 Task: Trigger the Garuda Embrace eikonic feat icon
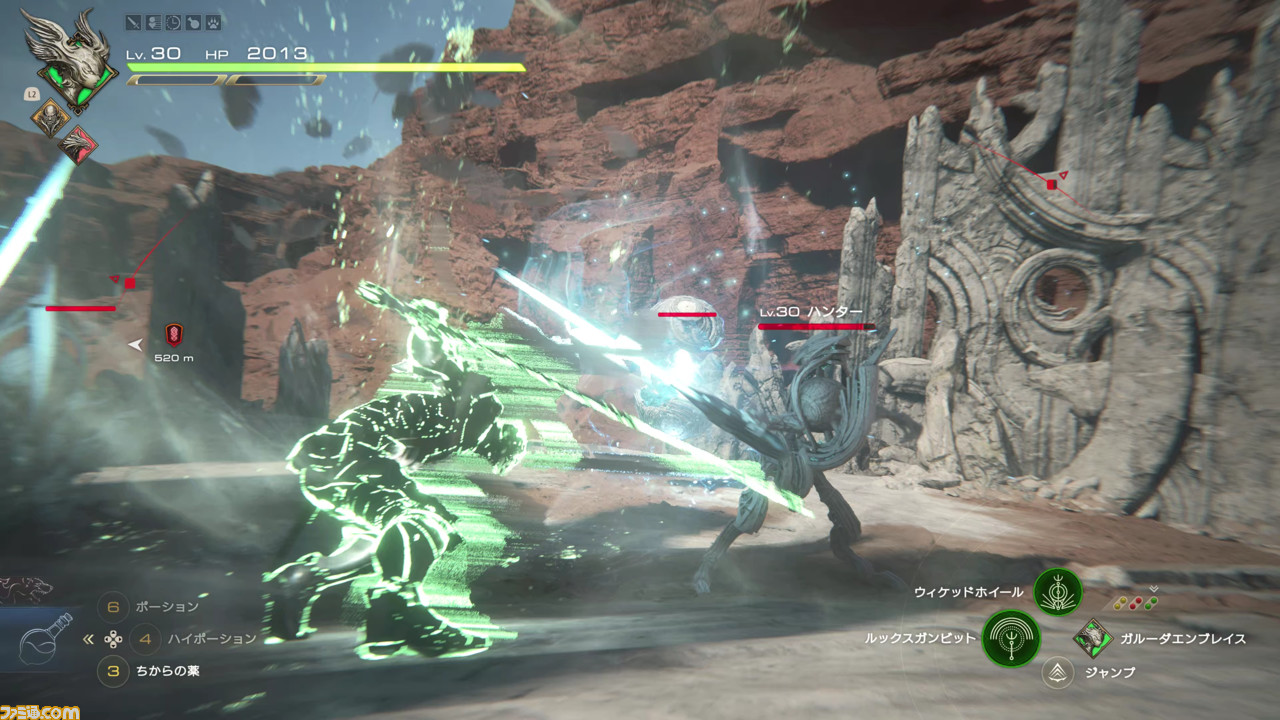[1093, 638]
